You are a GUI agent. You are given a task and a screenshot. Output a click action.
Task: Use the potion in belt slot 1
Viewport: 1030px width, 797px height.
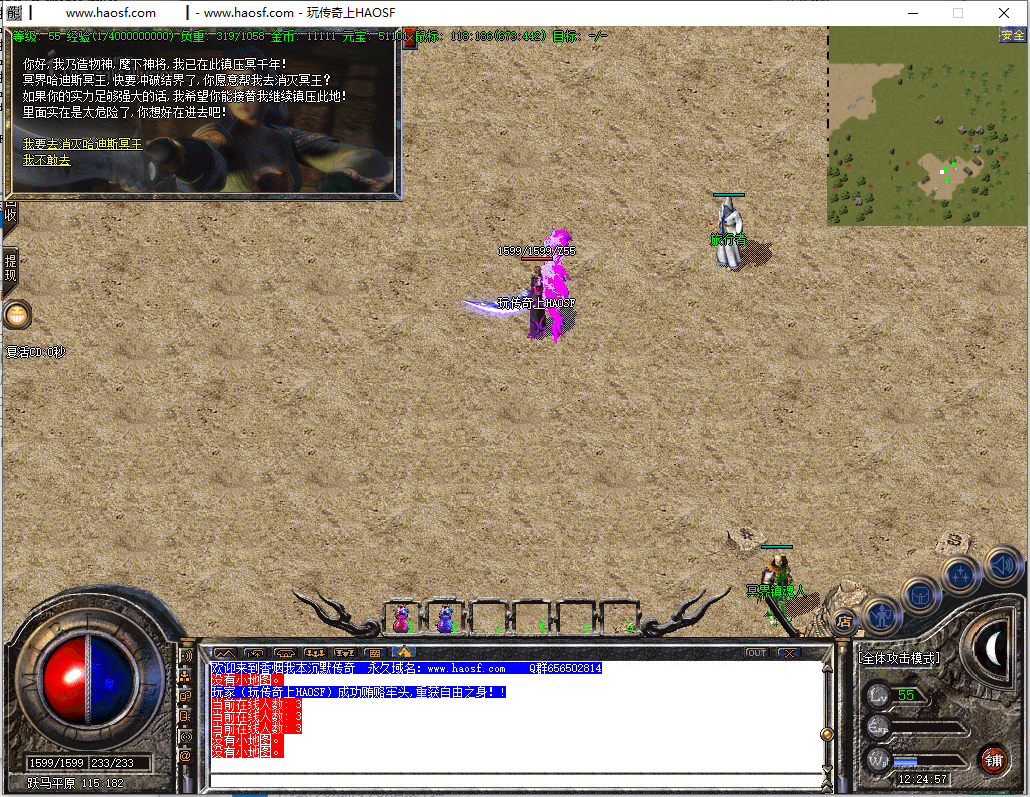coord(402,619)
